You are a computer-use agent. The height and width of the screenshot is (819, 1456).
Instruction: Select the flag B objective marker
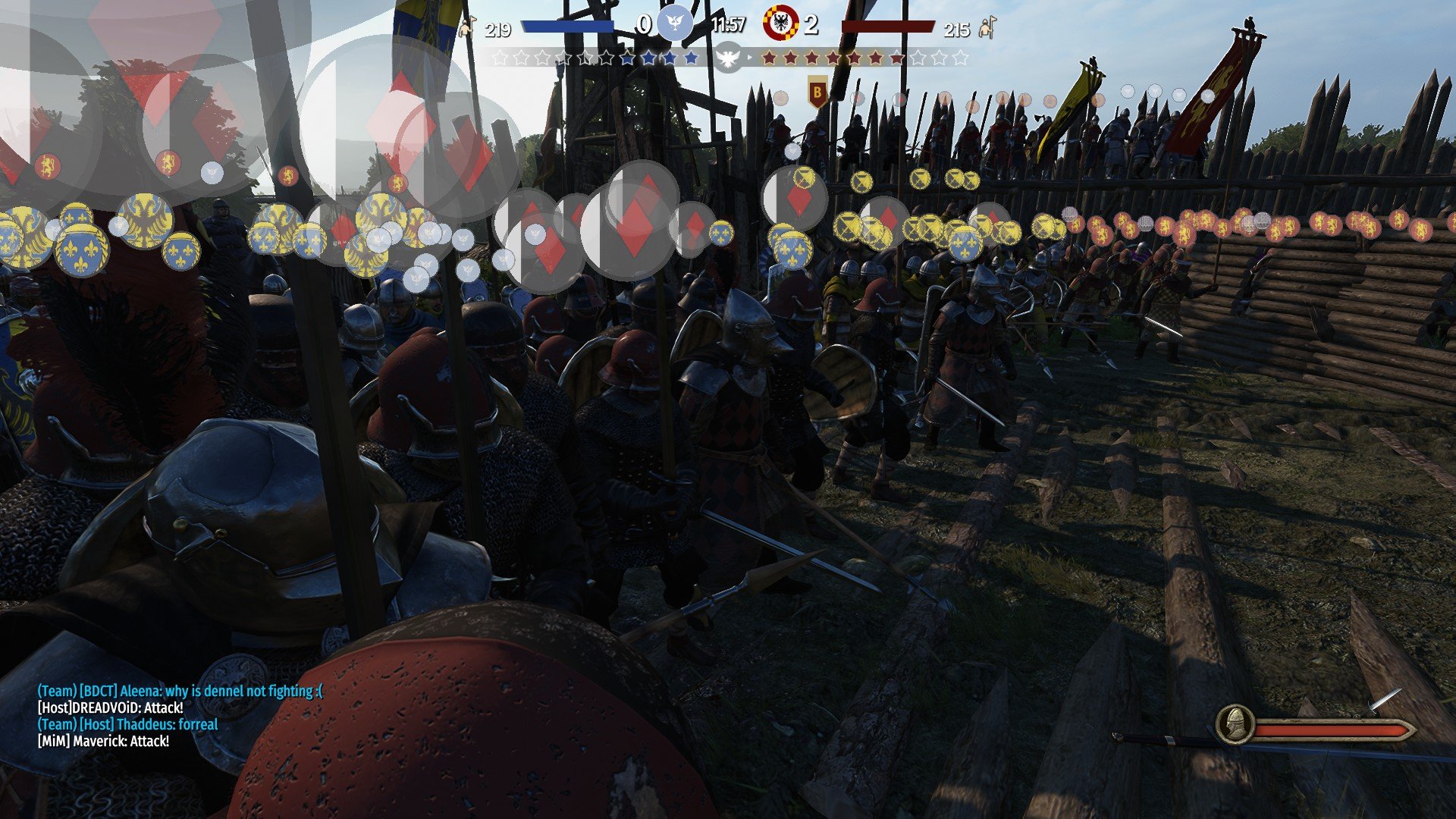coord(817,93)
